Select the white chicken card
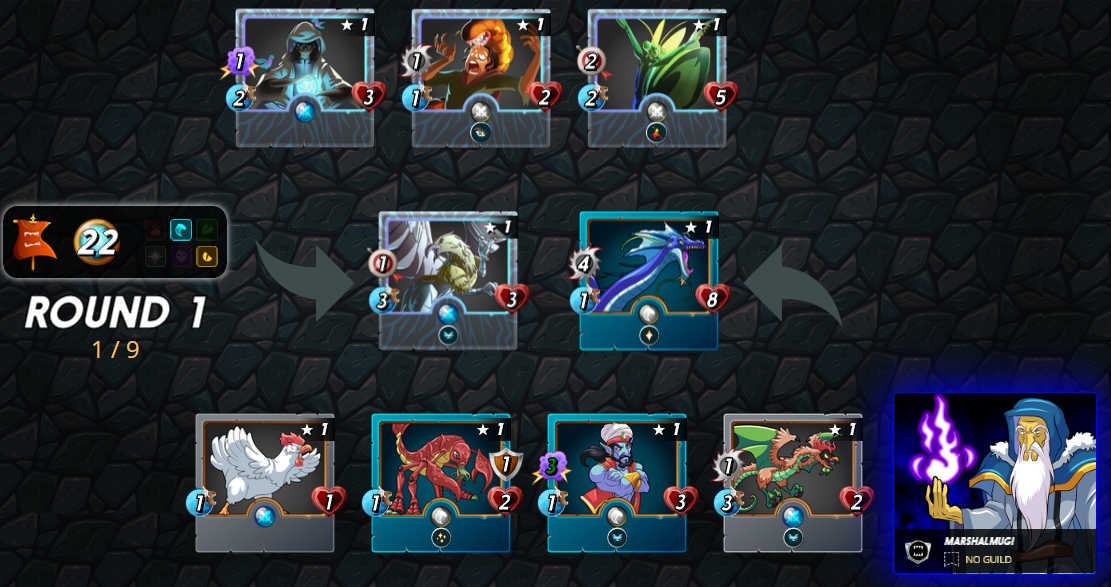This screenshot has height=587, width=1111. pyautogui.click(x=265, y=474)
